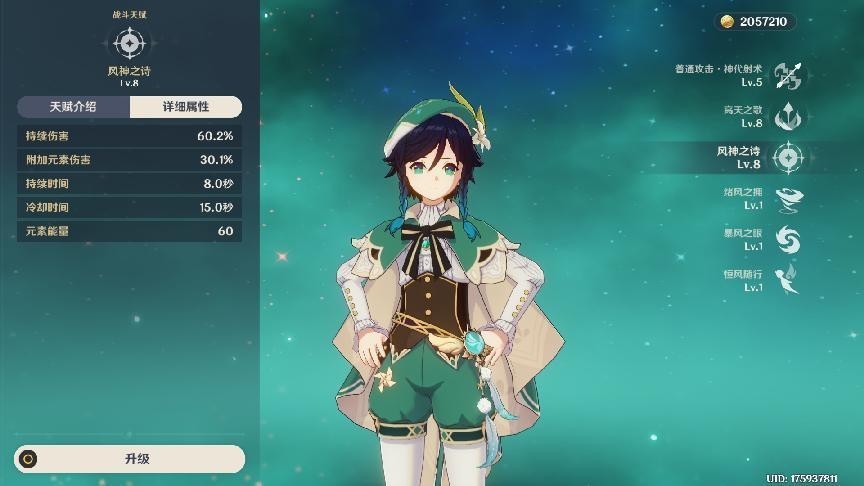The image size is (864, 486).
Task: Select the 详细属性 tab
Action: pyautogui.click(x=186, y=107)
